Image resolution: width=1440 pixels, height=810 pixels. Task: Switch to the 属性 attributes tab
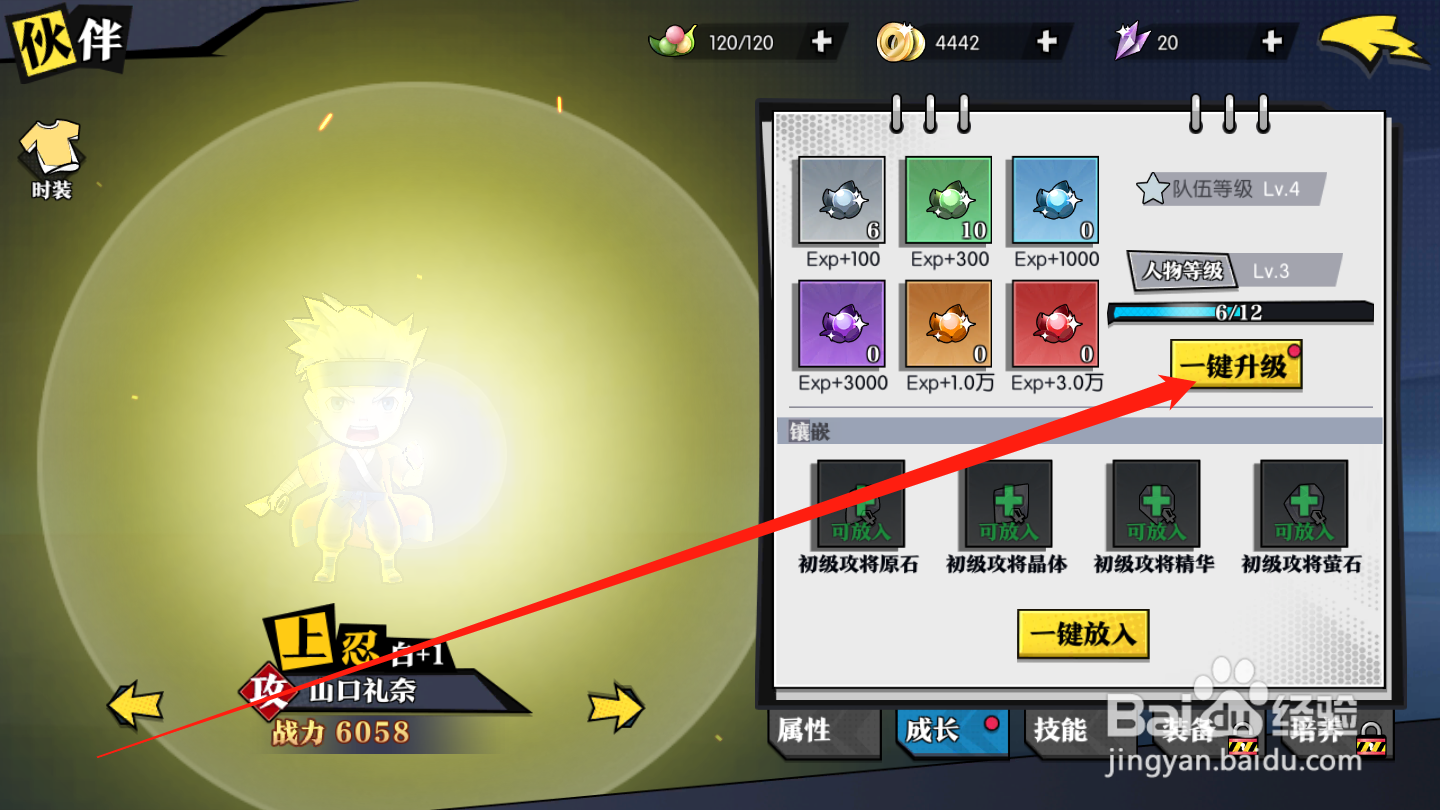[x=820, y=733]
